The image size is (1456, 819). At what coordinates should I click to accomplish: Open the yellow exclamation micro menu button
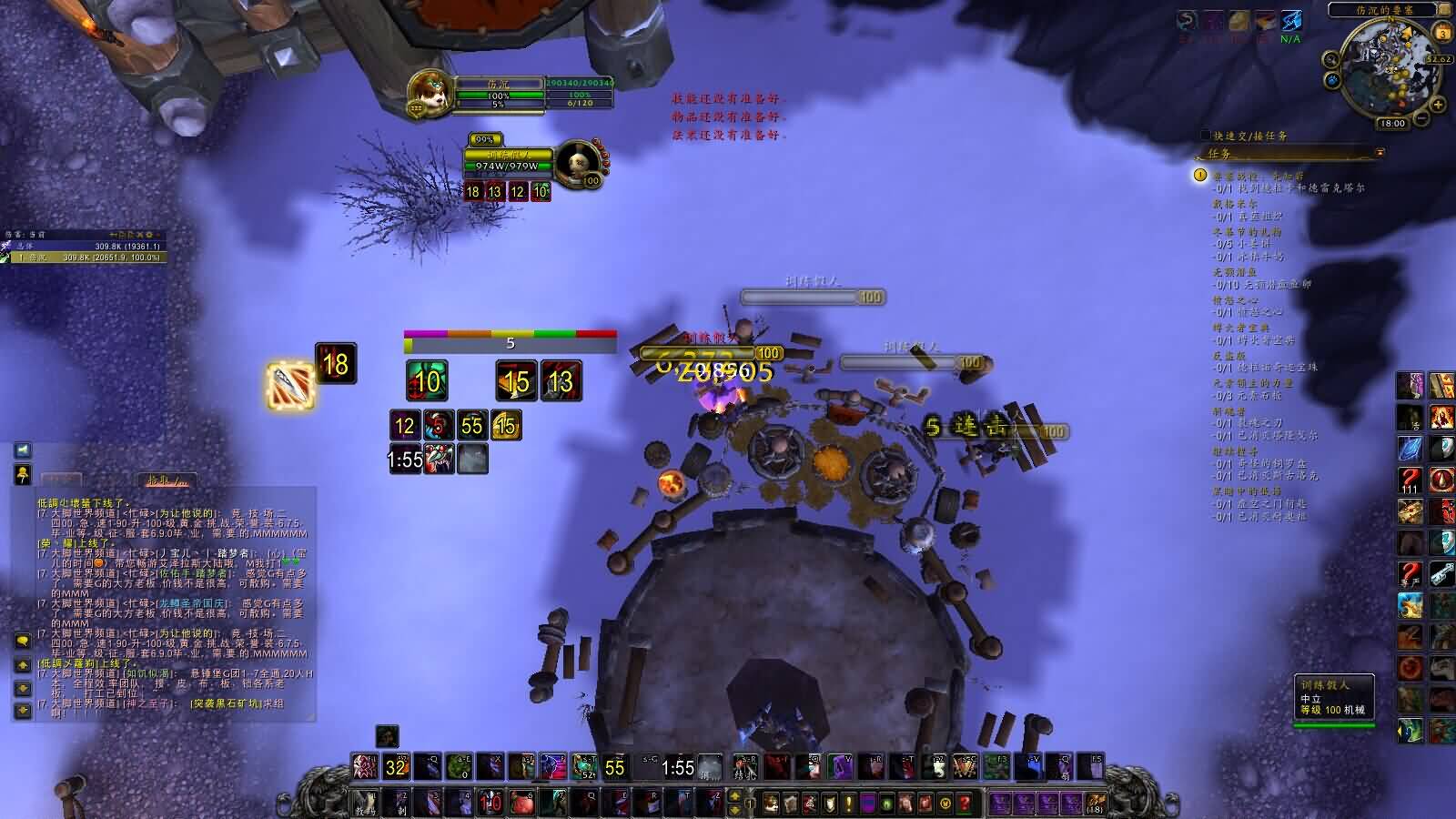click(x=849, y=803)
